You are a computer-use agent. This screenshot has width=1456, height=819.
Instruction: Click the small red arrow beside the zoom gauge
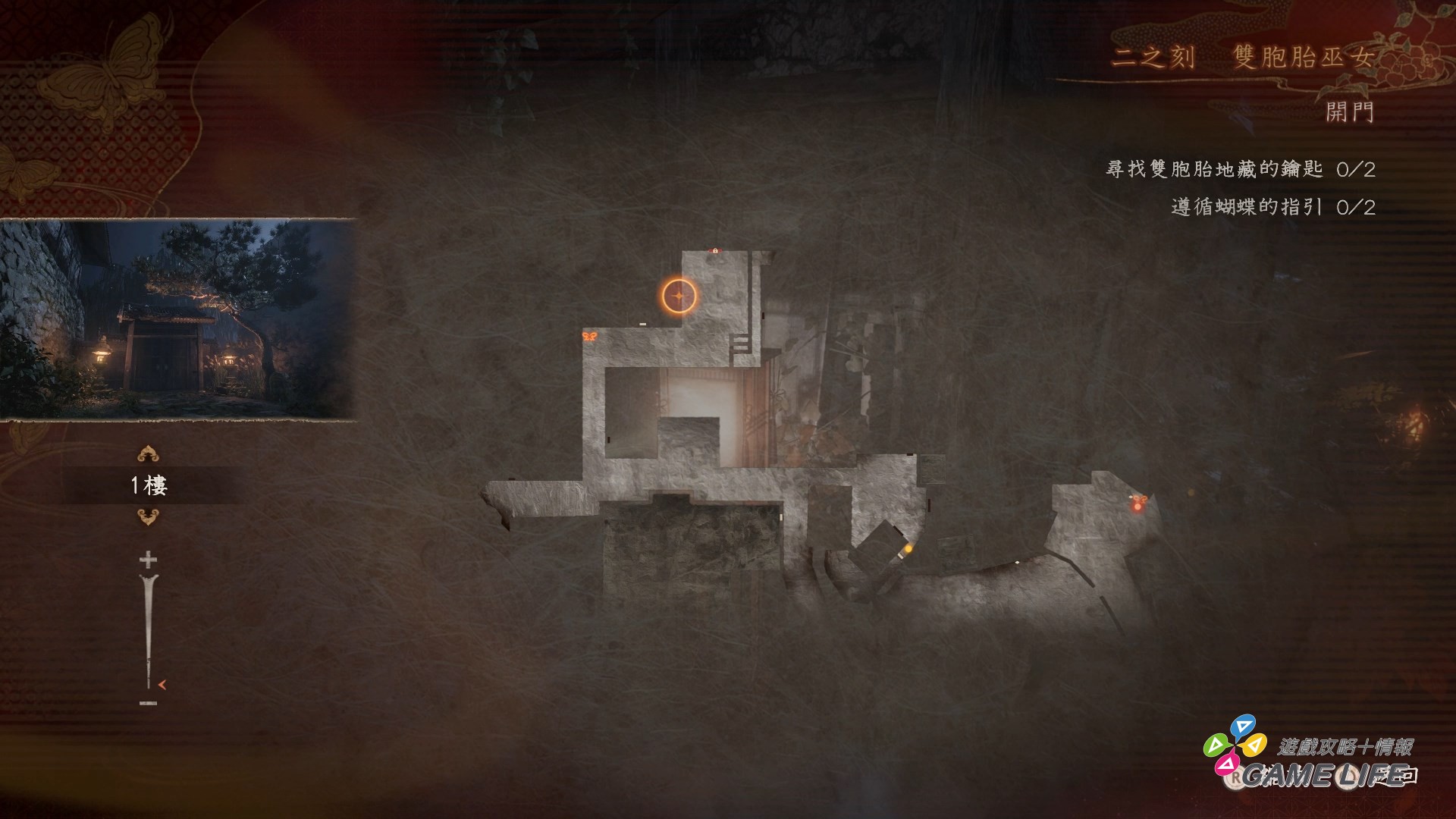pos(162,685)
